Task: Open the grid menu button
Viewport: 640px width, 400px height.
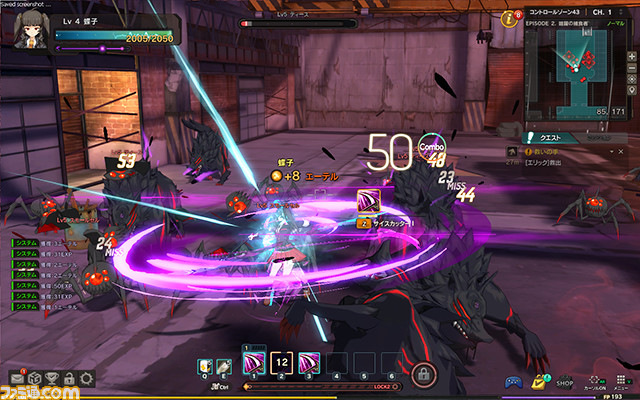Action: [621, 381]
